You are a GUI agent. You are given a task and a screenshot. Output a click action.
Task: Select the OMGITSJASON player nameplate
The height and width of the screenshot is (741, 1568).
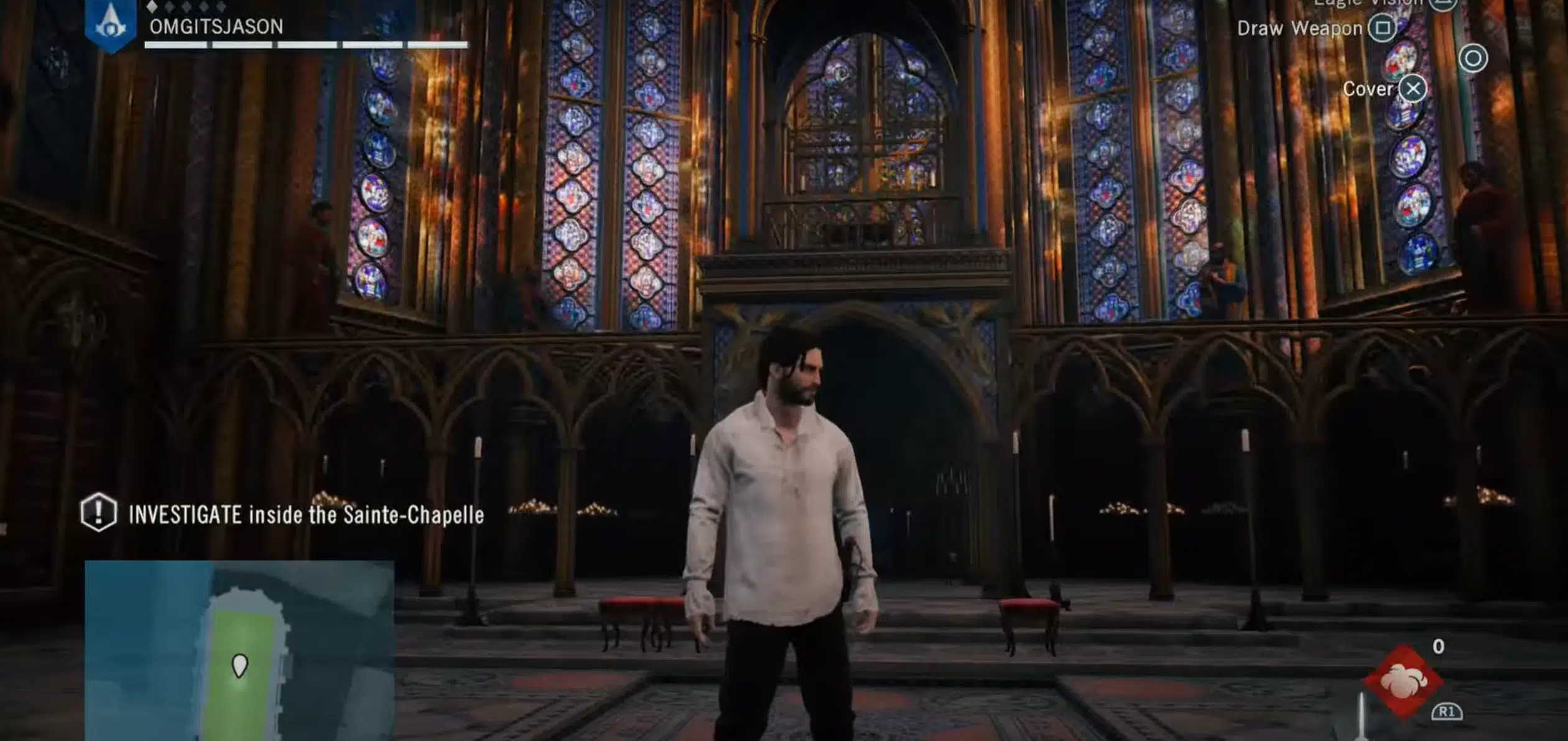(x=216, y=27)
